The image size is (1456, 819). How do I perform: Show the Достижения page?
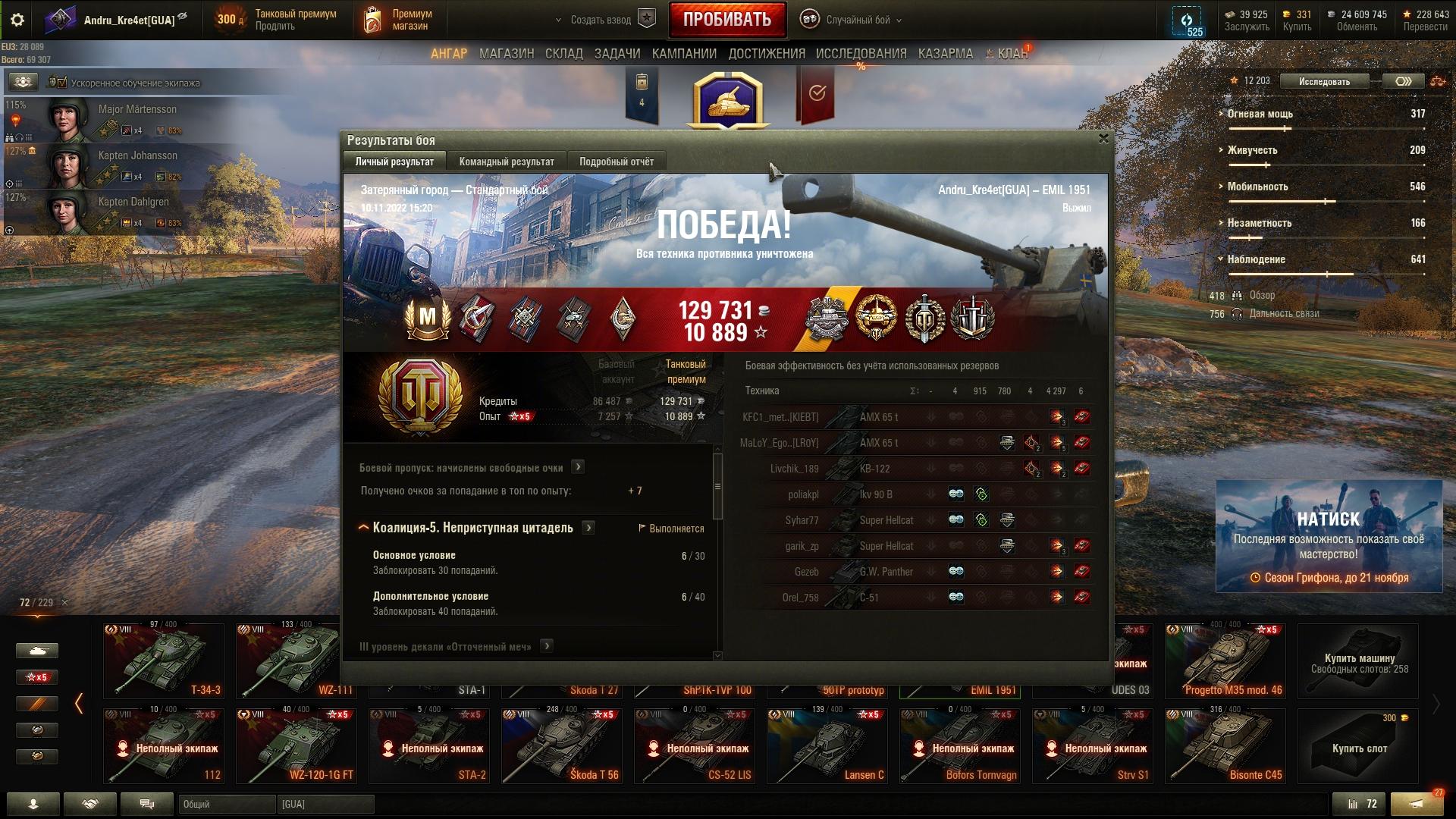(767, 54)
